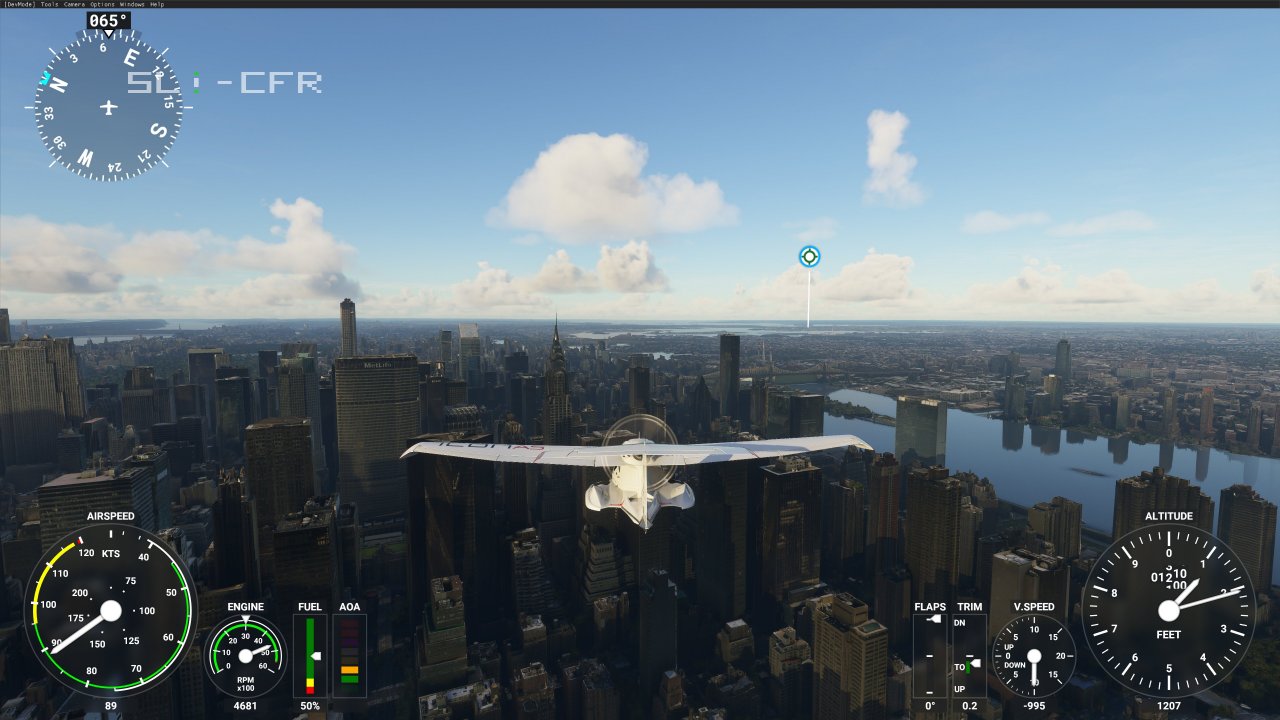Click the FUEL level slider bar
The image size is (1280, 720).
point(310,655)
